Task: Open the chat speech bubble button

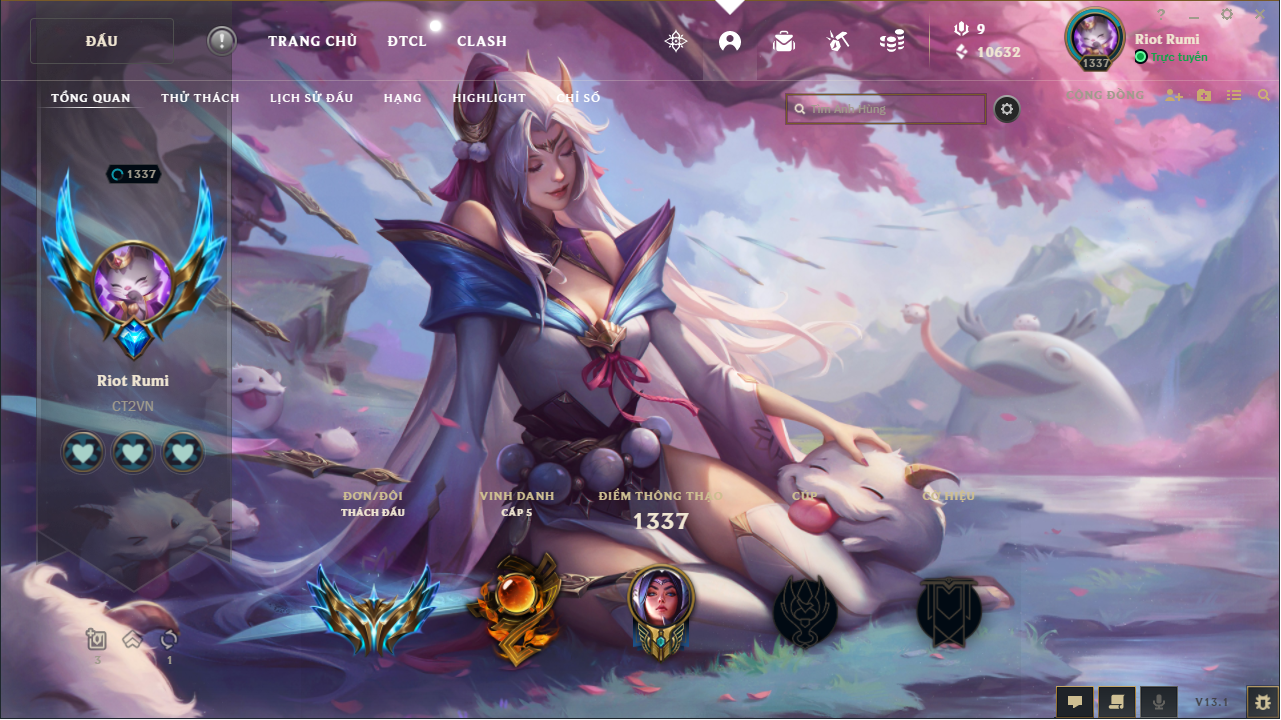Action: pyautogui.click(x=1074, y=702)
